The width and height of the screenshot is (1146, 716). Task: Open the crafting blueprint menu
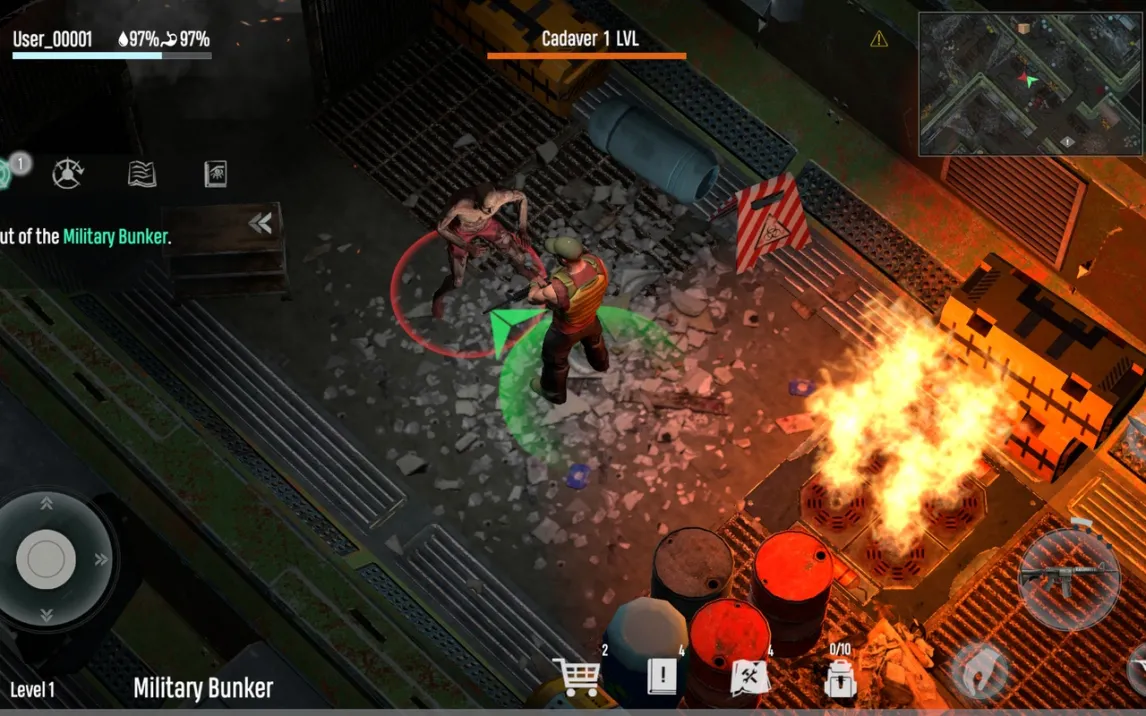tap(749, 677)
